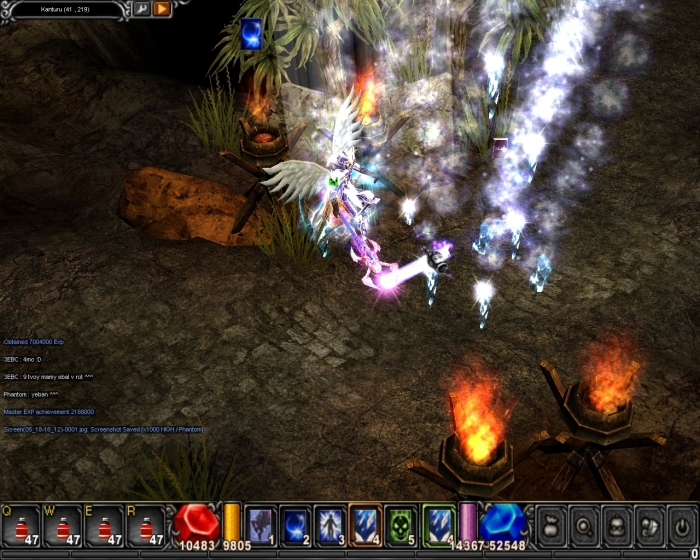Select the highlighted blue streak skill slot 4
The image size is (700, 560).
click(366, 524)
